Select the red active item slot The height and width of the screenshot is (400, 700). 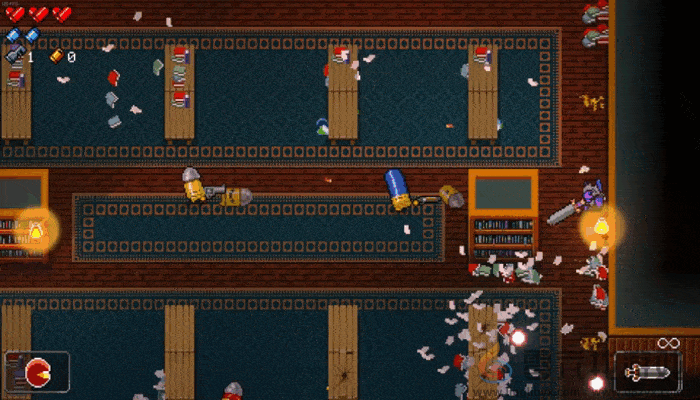coord(37,370)
